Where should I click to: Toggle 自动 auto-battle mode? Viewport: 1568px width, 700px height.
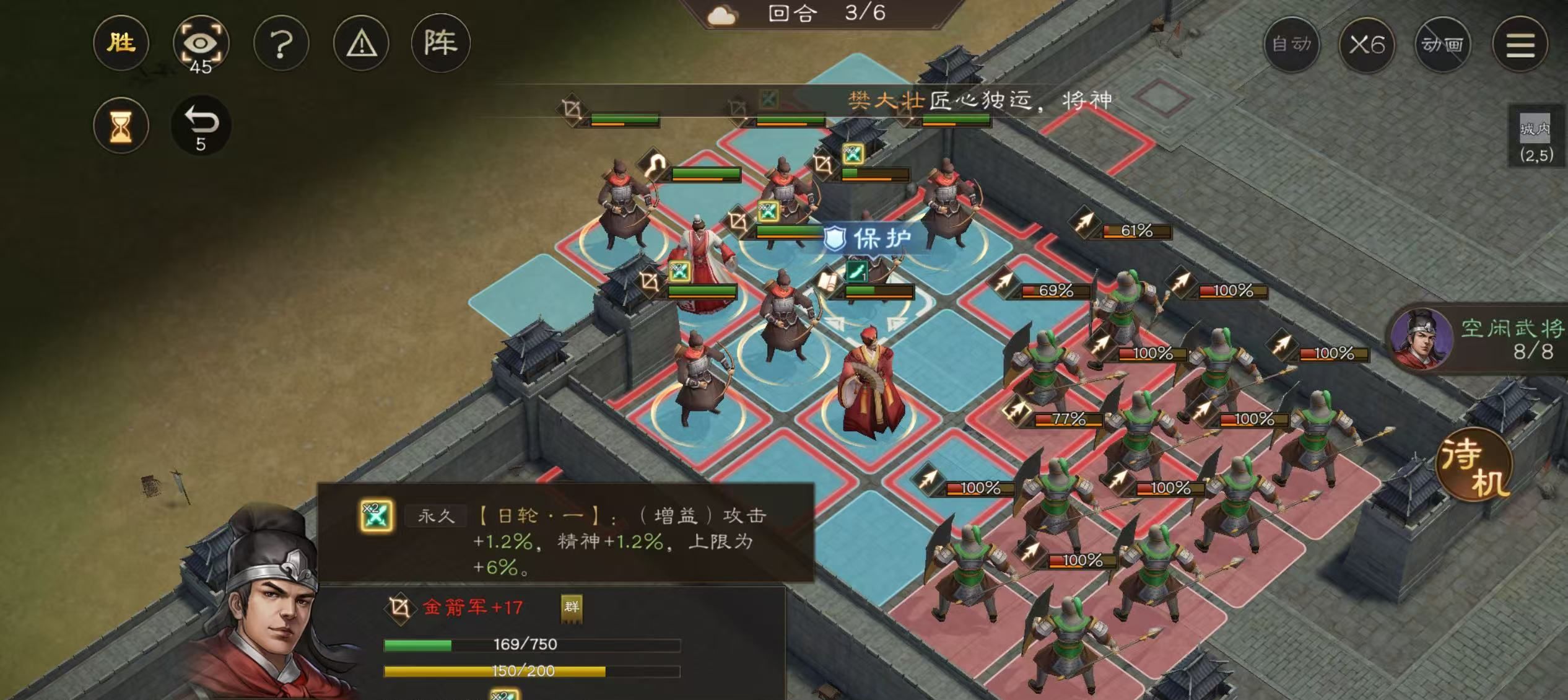click(x=1294, y=43)
